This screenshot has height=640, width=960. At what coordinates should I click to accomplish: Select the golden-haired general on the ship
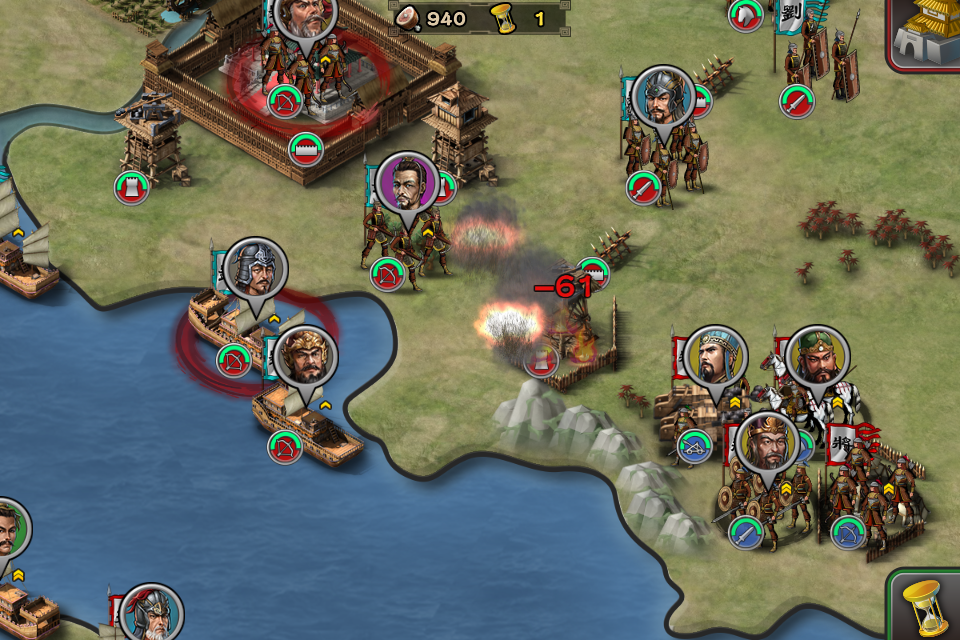point(305,357)
